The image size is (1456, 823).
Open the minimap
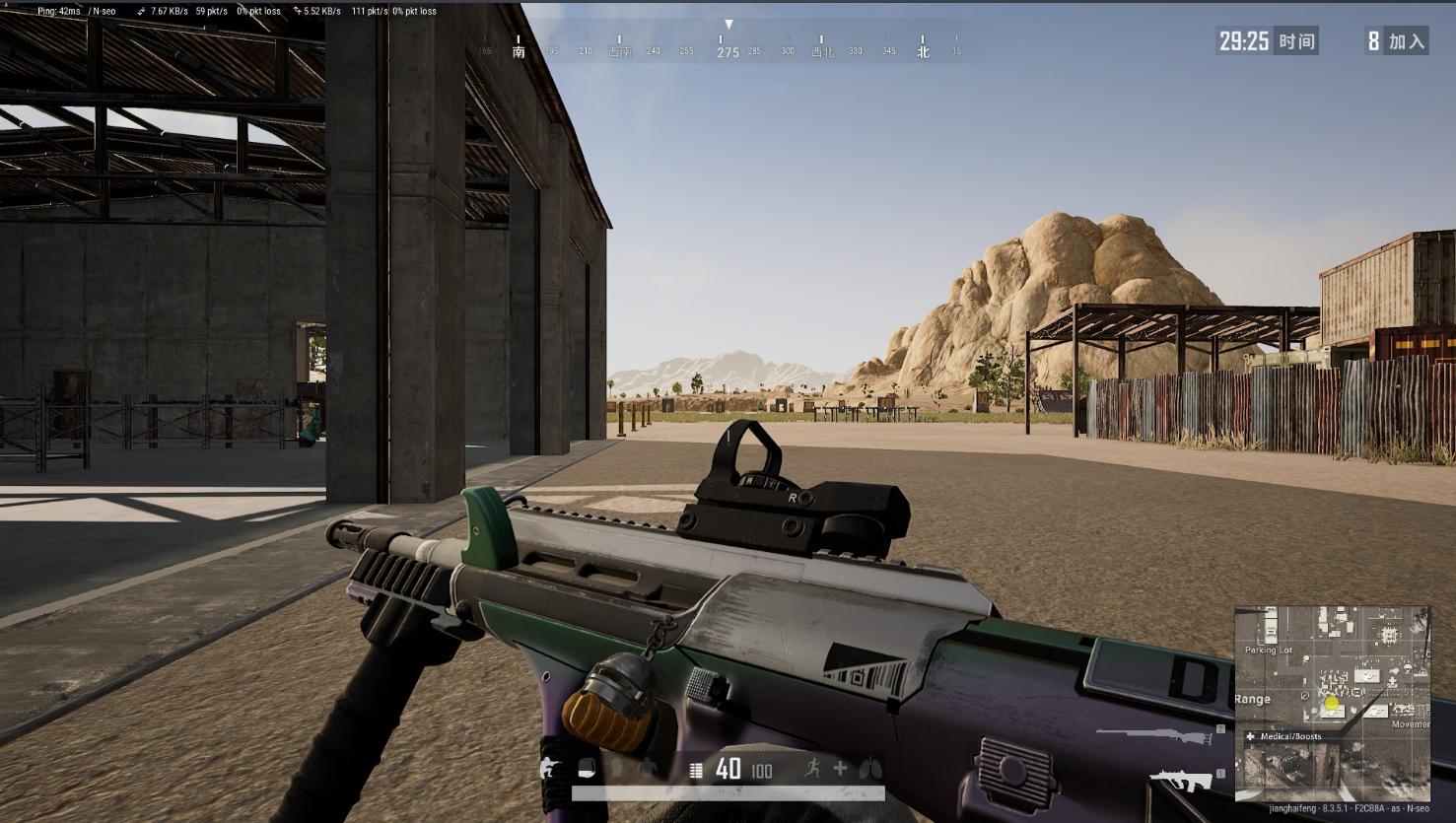(x=1332, y=704)
